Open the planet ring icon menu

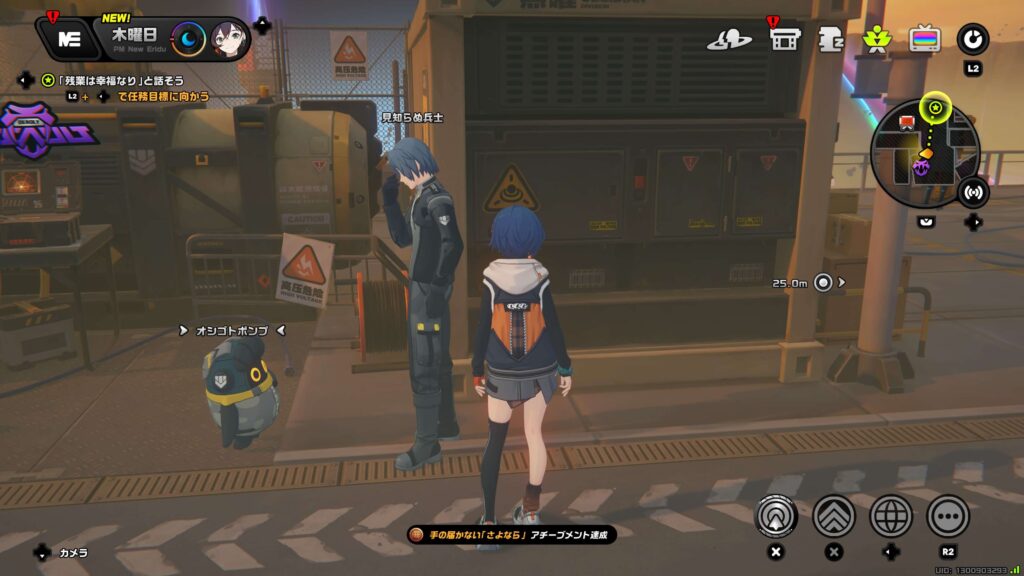[x=730, y=39]
